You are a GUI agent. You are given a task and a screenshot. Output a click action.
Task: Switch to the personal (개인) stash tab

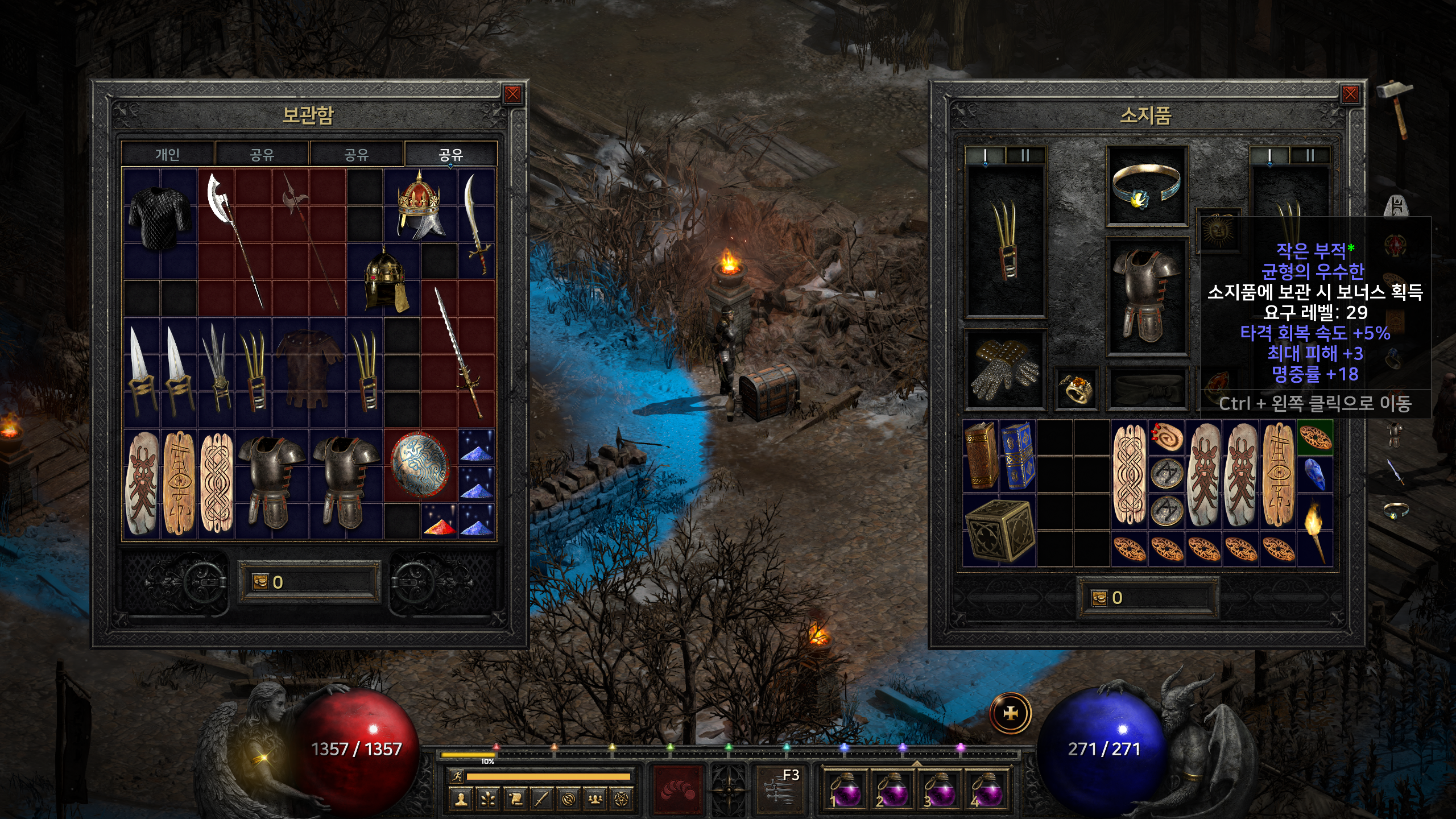coord(168,154)
